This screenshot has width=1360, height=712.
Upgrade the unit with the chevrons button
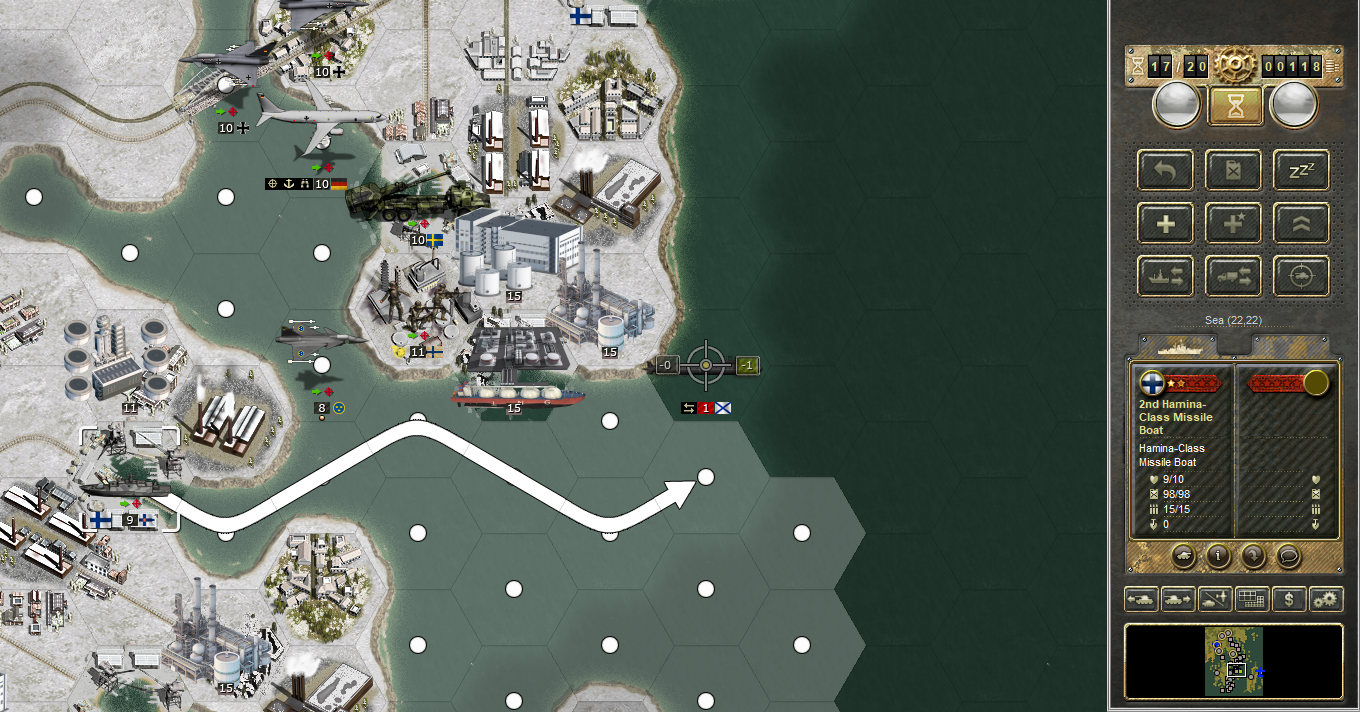[x=1301, y=223]
